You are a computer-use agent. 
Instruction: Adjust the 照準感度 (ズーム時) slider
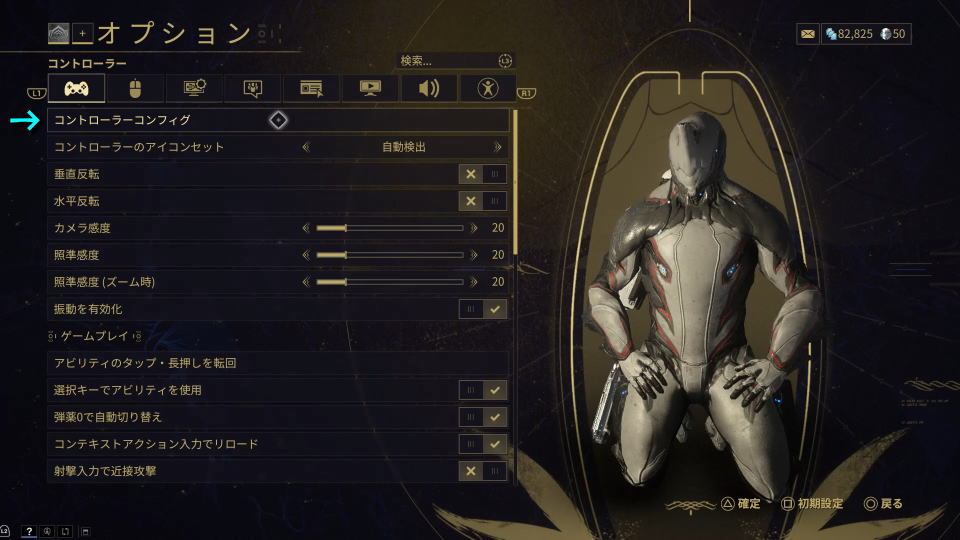390,282
